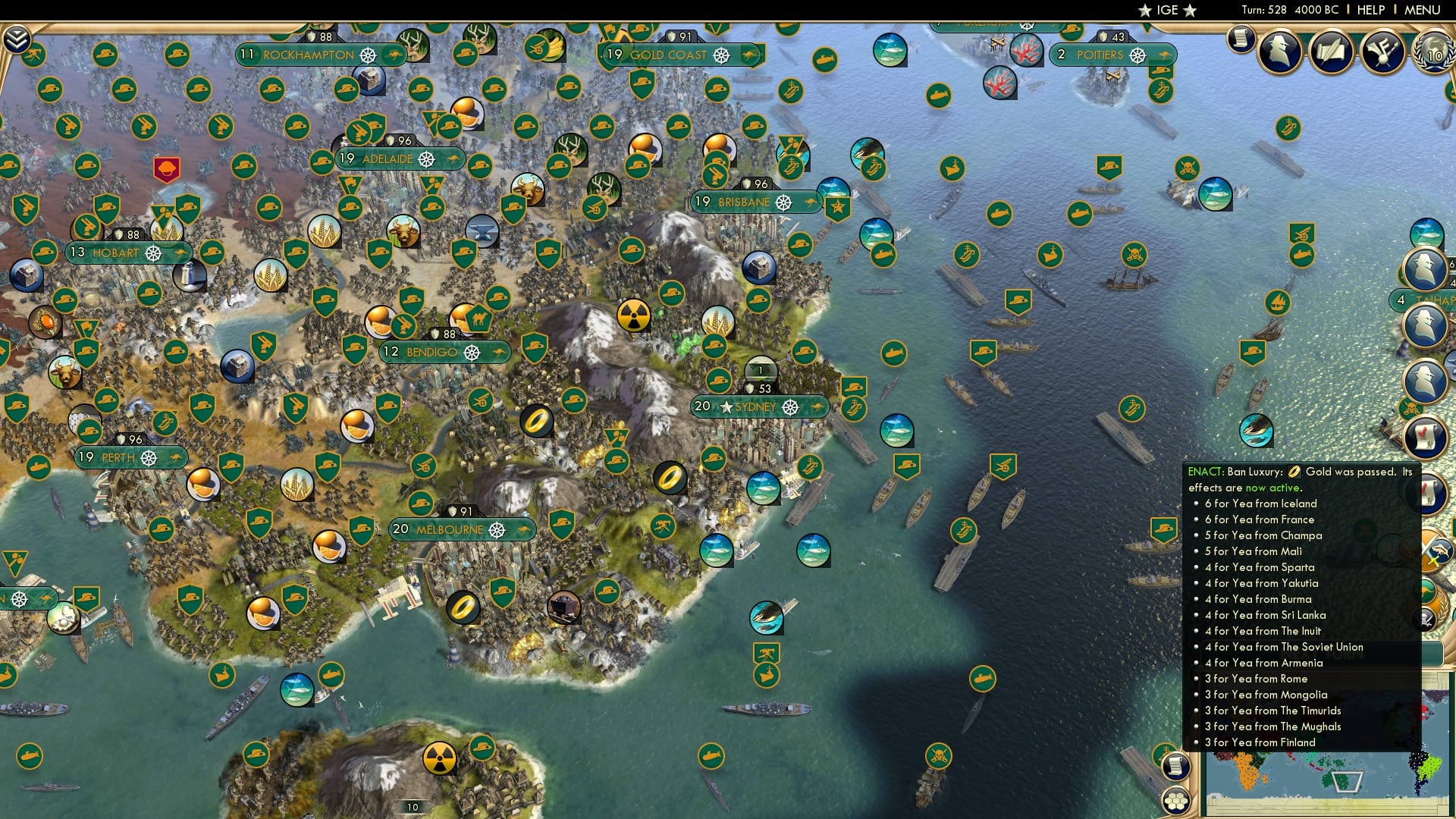Open the Notification Log scroll above the minimap

pos(1175,766)
